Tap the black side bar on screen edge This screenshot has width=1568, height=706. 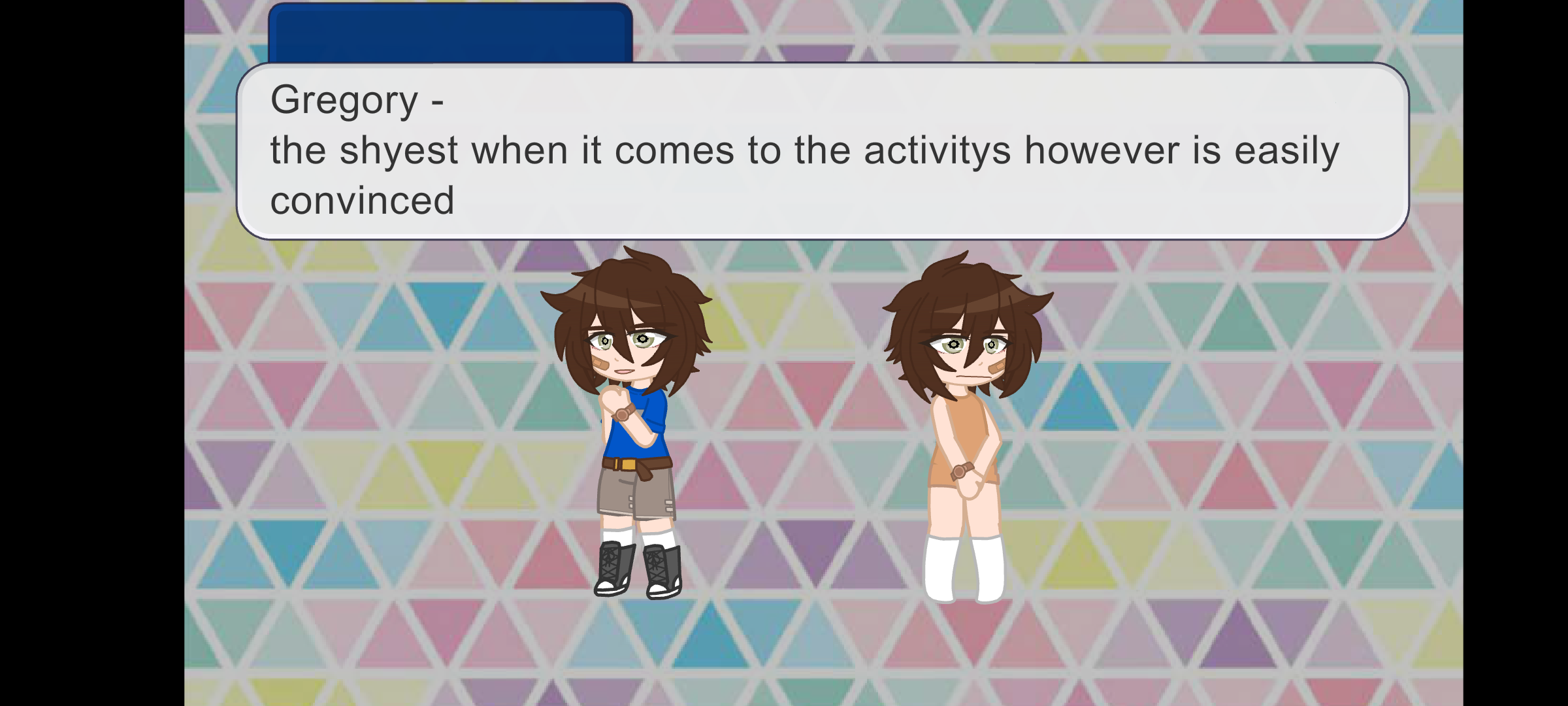click(x=91, y=353)
